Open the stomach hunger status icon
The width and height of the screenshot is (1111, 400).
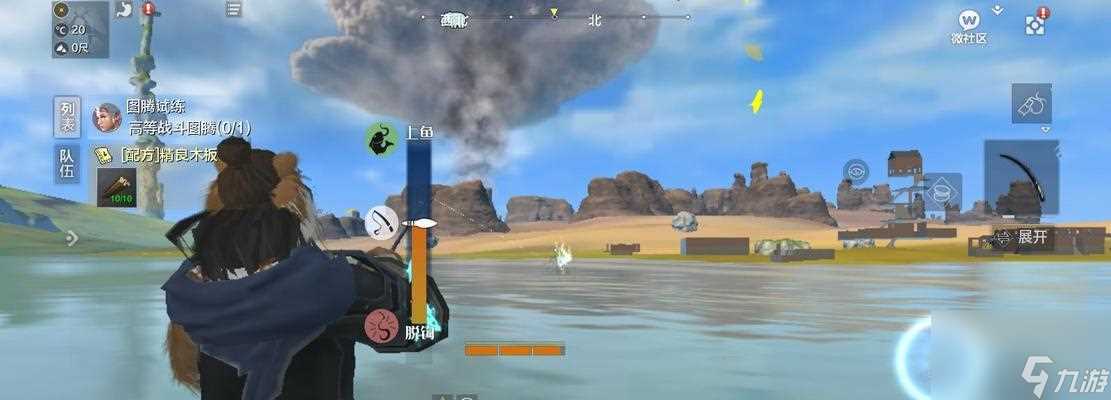[x=125, y=10]
